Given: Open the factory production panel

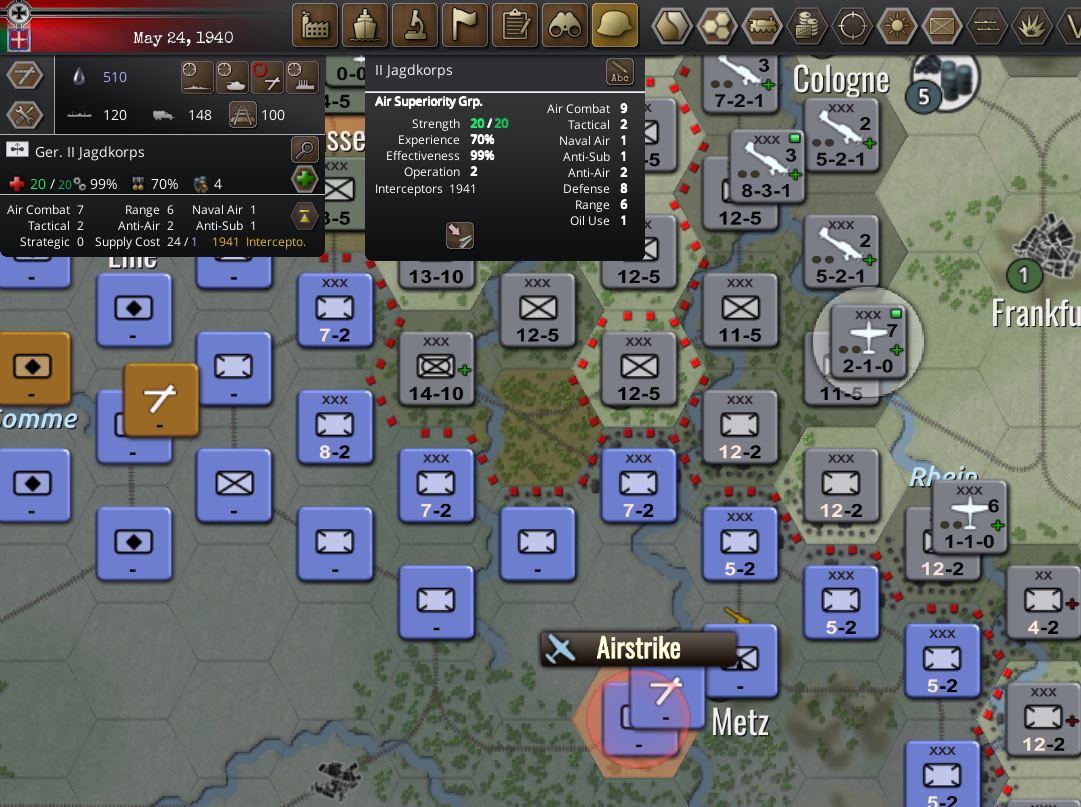Looking at the screenshot, I should pos(315,25).
